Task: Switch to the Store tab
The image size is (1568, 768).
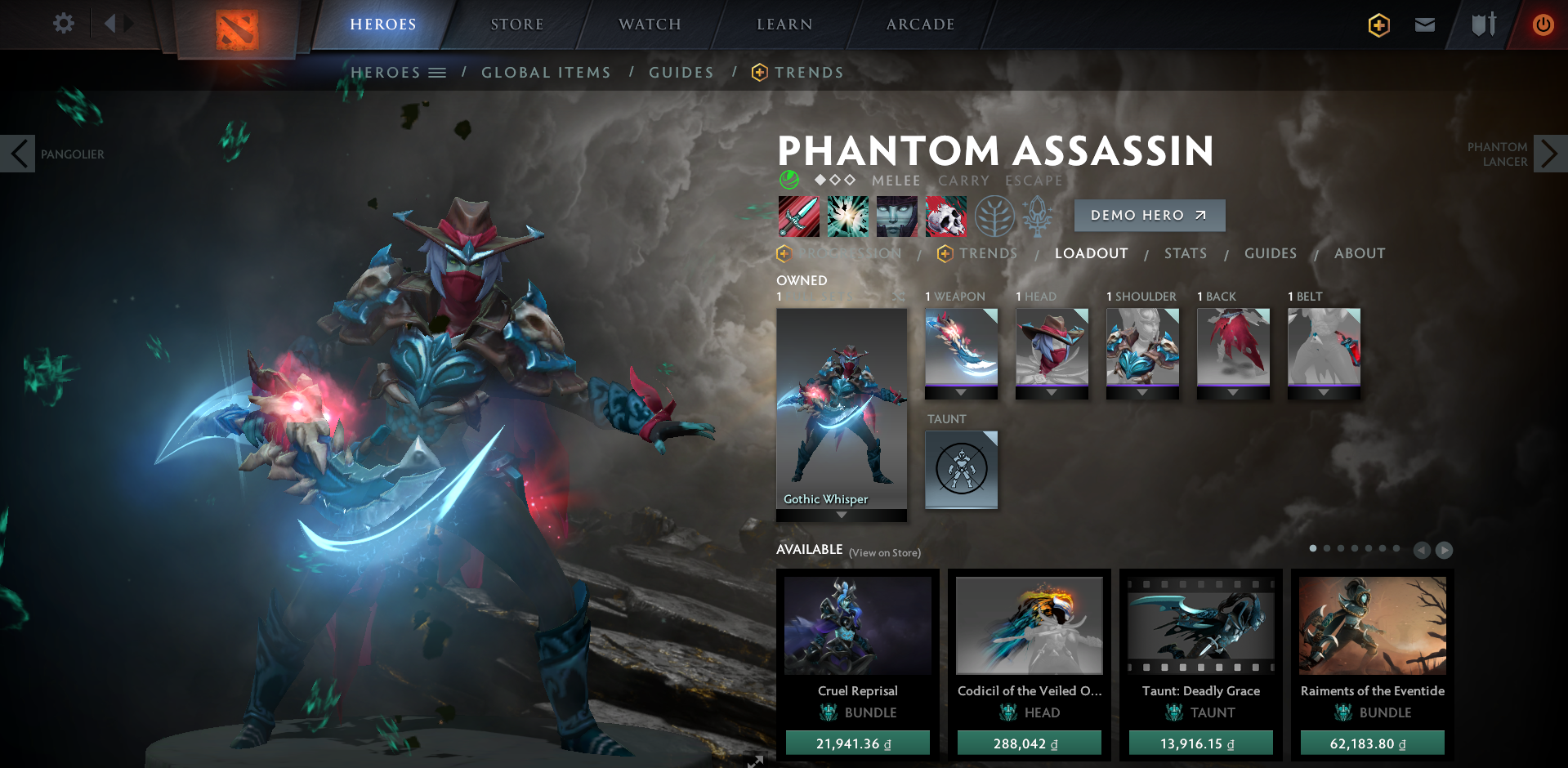Action: point(516,25)
